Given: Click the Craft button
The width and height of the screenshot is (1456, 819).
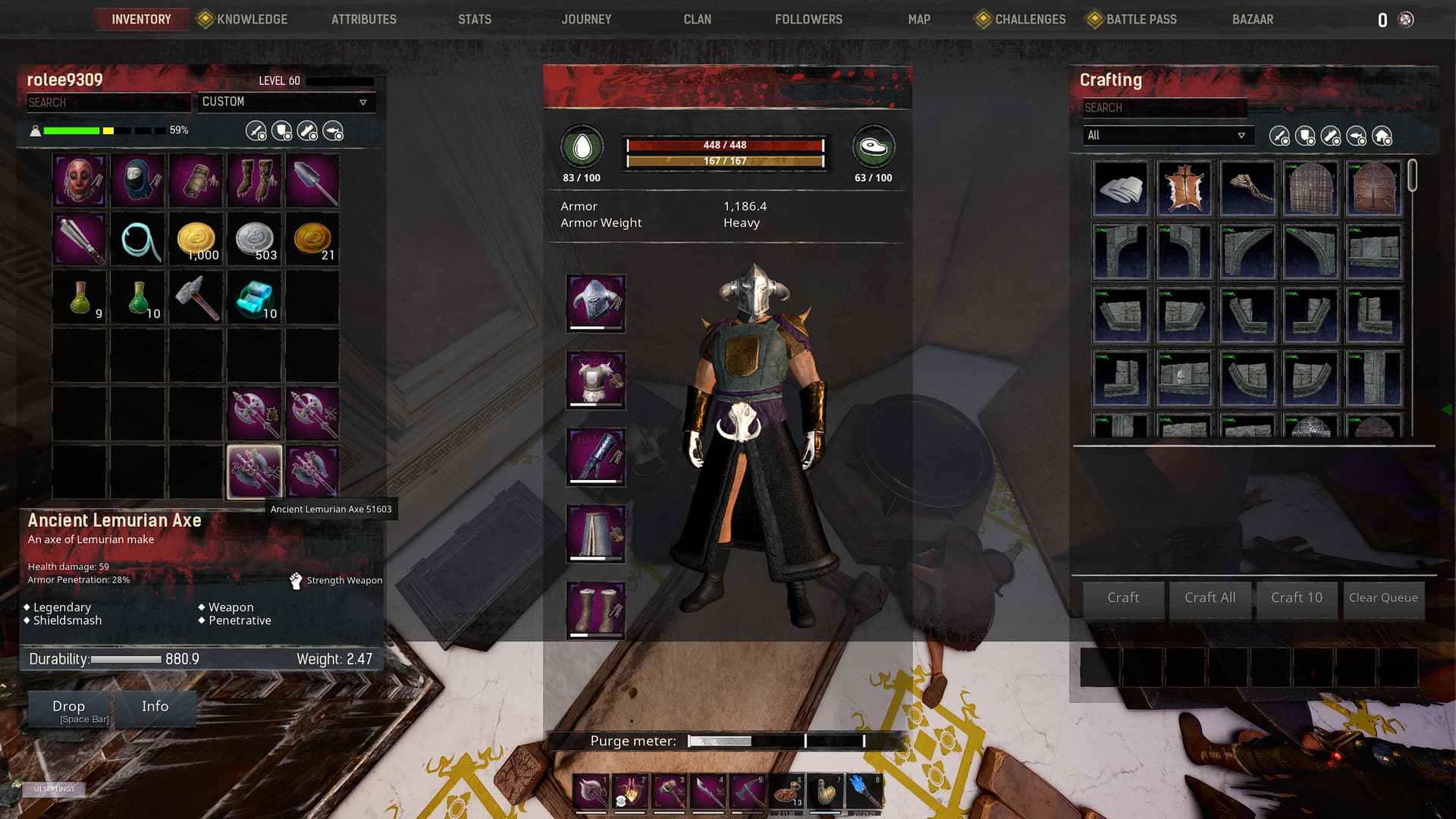Looking at the screenshot, I should 1122,598.
